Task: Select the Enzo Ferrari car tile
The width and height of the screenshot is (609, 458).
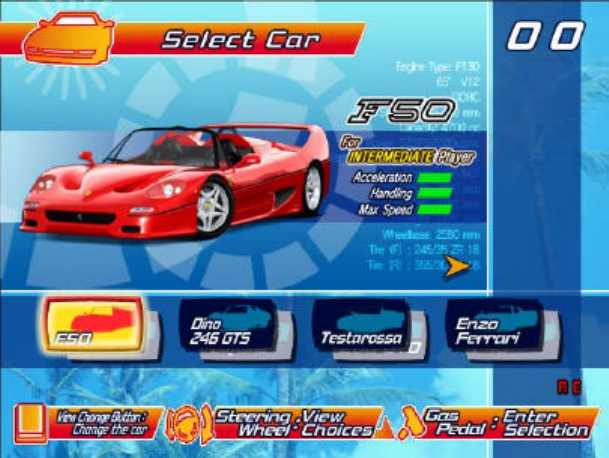Action: tap(493, 327)
